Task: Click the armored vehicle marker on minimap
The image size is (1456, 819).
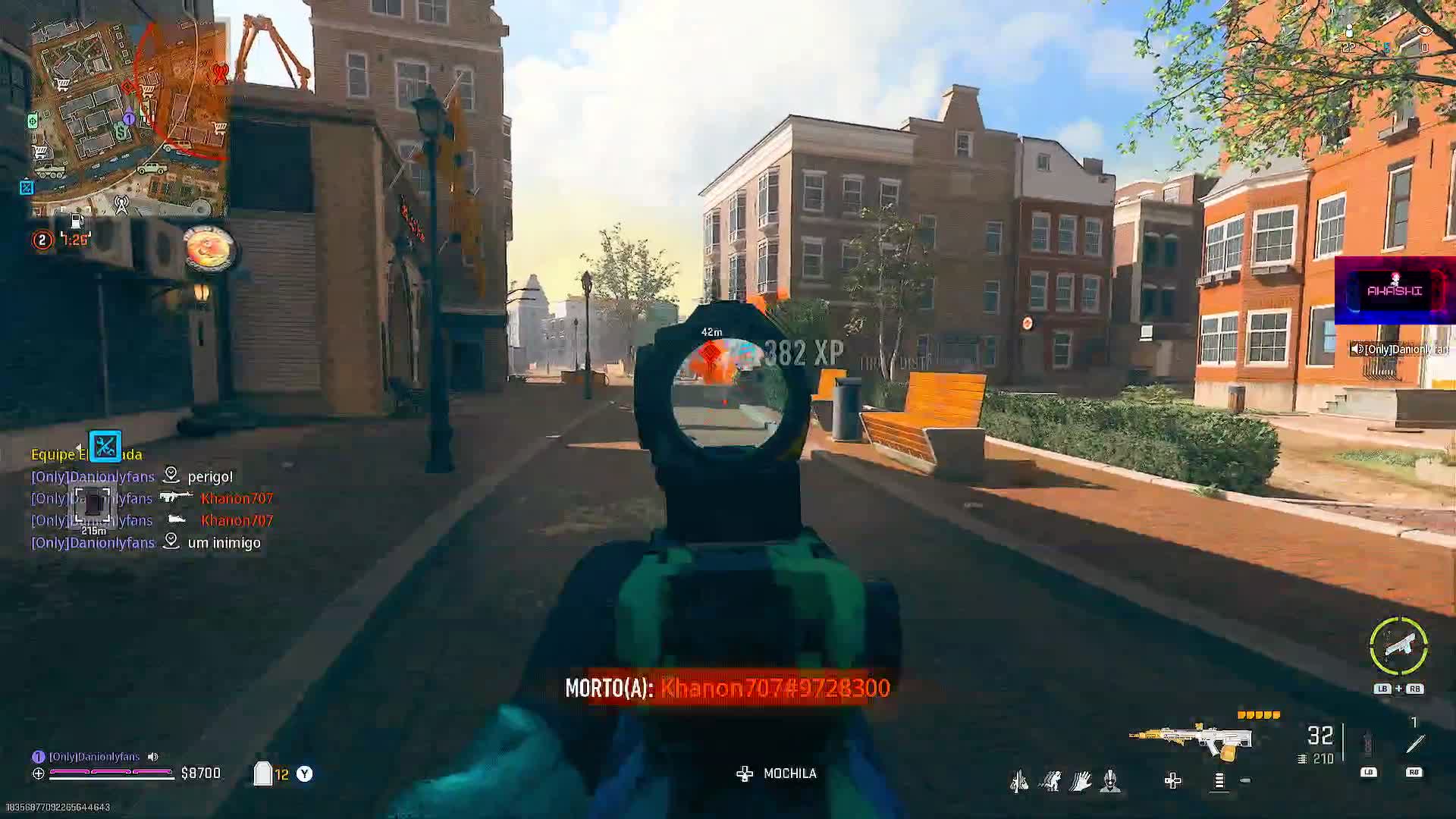Action: pyautogui.click(x=50, y=171)
